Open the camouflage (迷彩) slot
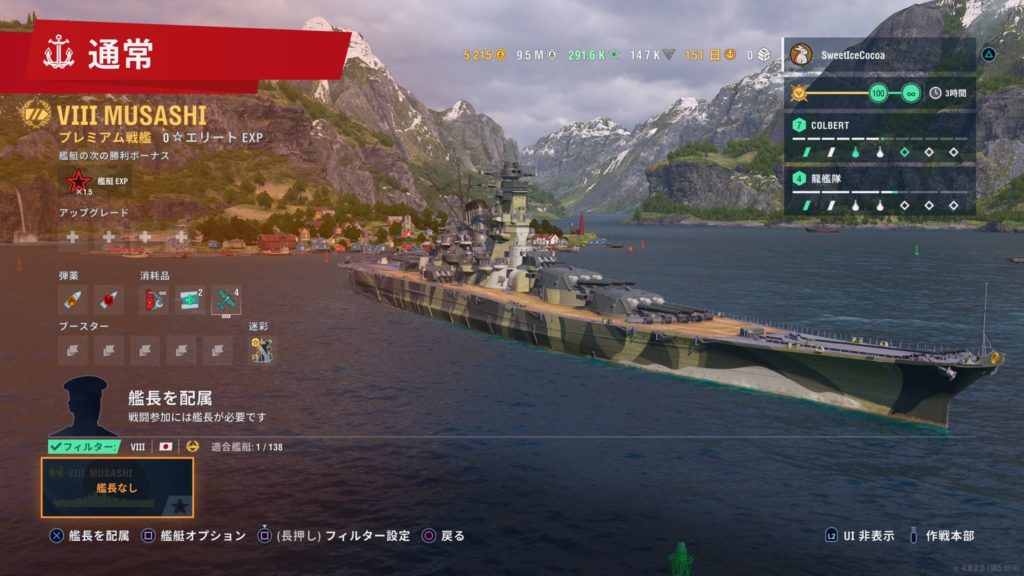 261,349
